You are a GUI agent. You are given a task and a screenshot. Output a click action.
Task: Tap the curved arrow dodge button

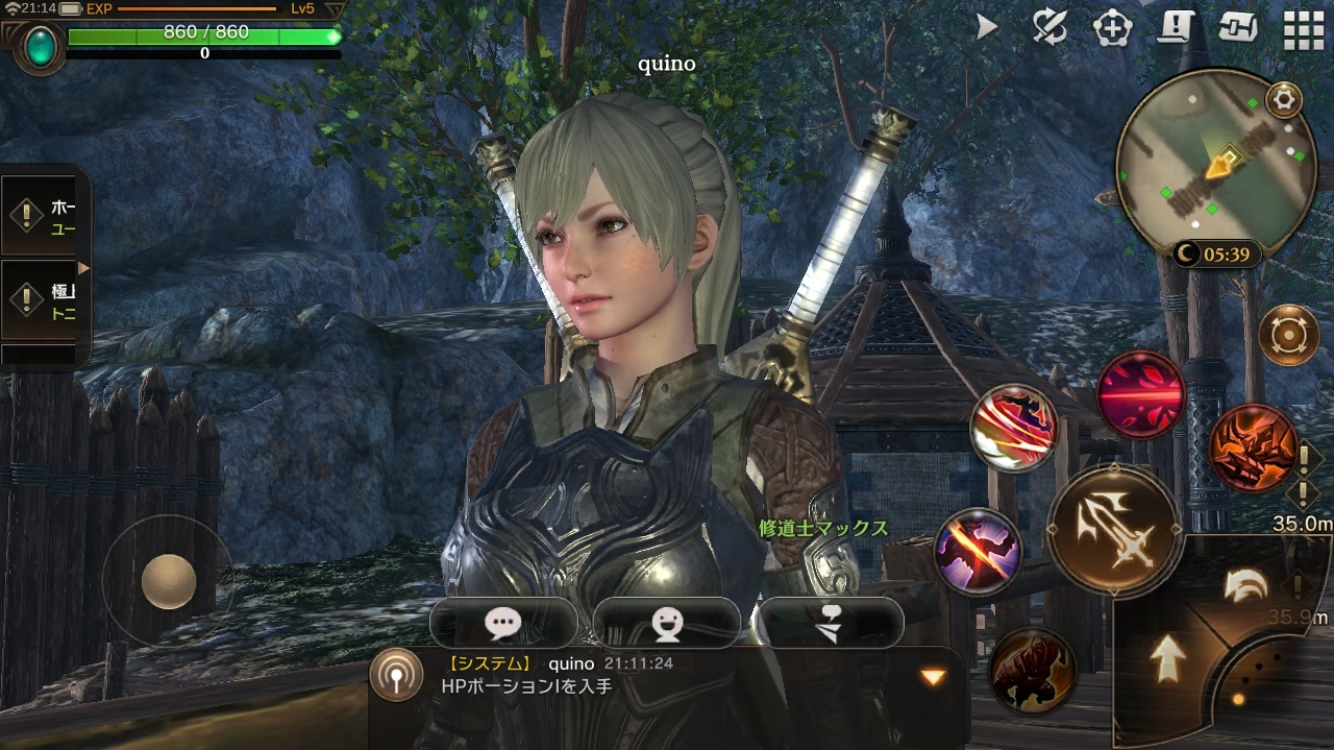(1245, 588)
